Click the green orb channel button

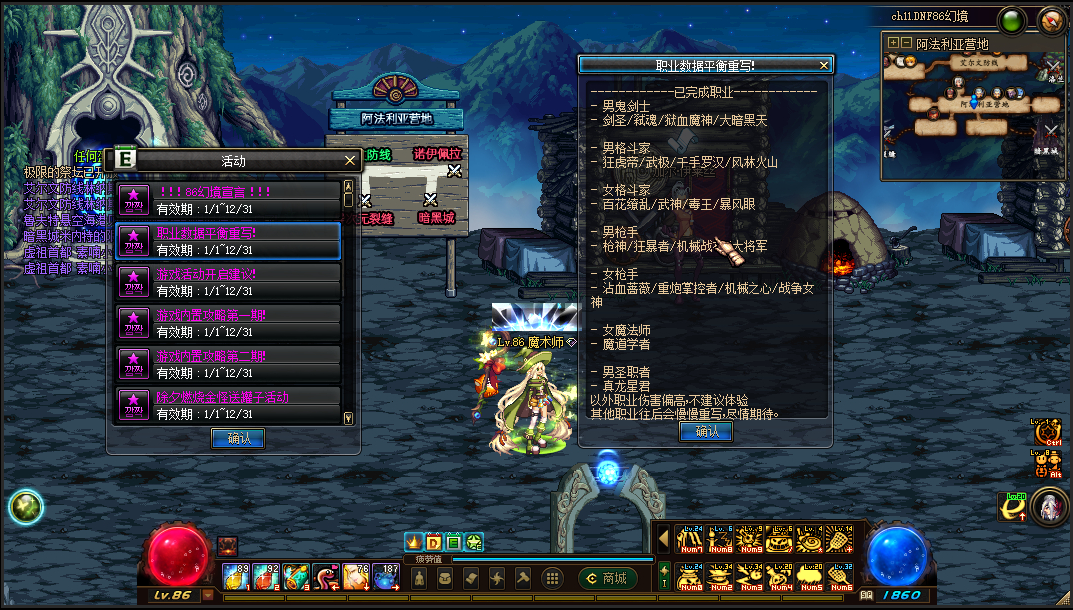tap(1012, 20)
